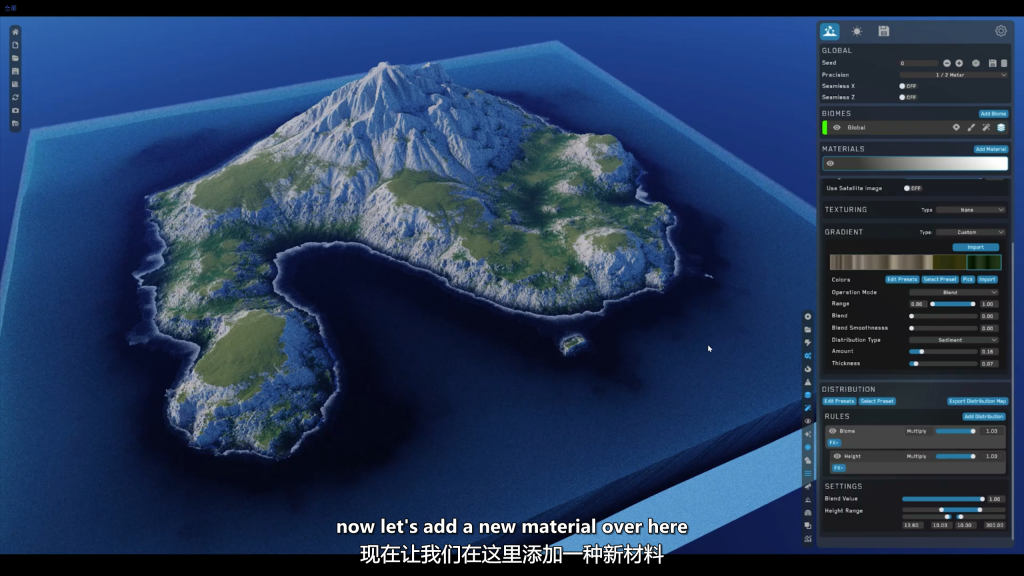Open the Texturing Type dropdown

click(x=970, y=210)
